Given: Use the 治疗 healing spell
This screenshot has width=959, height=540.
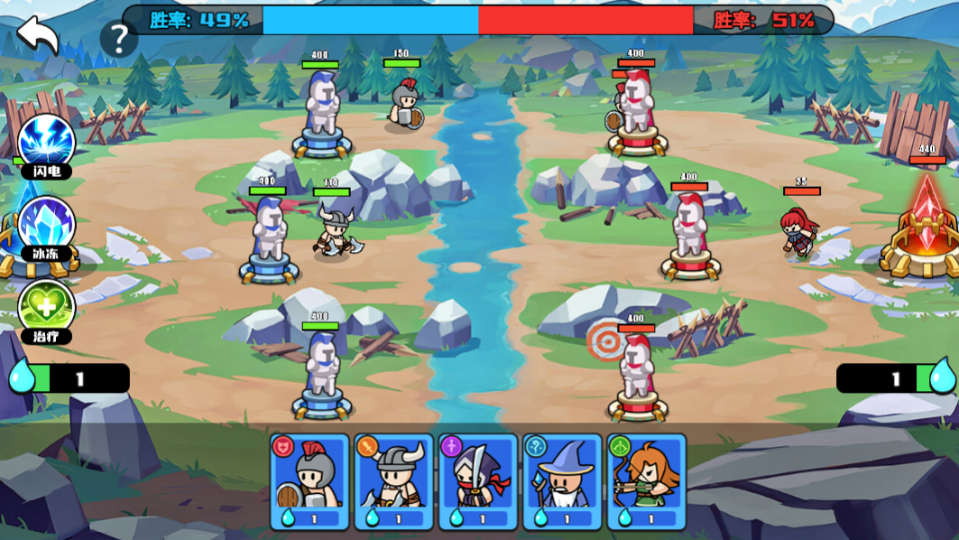Looking at the screenshot, I should (46, 306).
